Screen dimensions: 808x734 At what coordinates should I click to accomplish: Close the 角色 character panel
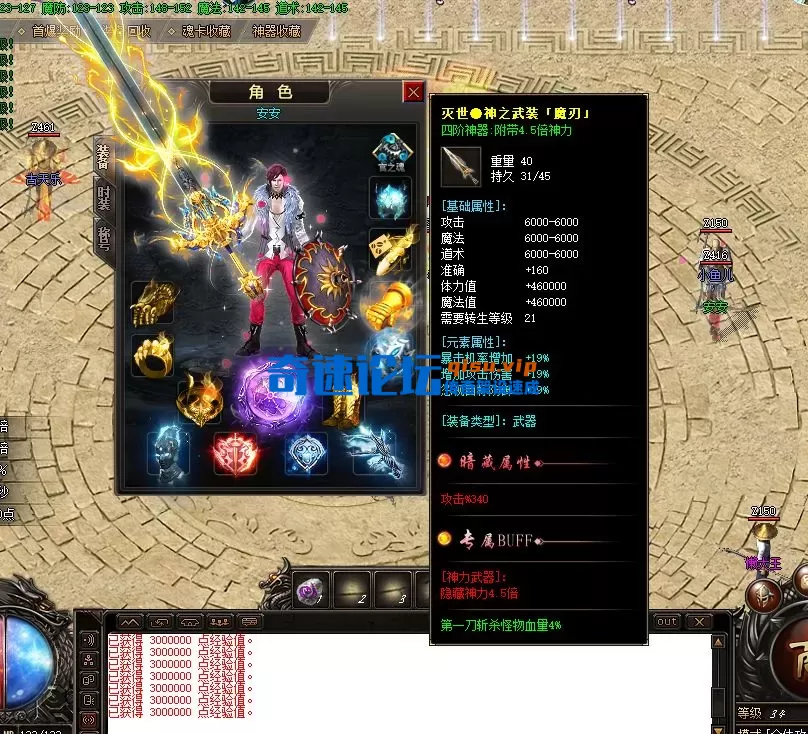(413, 93)
